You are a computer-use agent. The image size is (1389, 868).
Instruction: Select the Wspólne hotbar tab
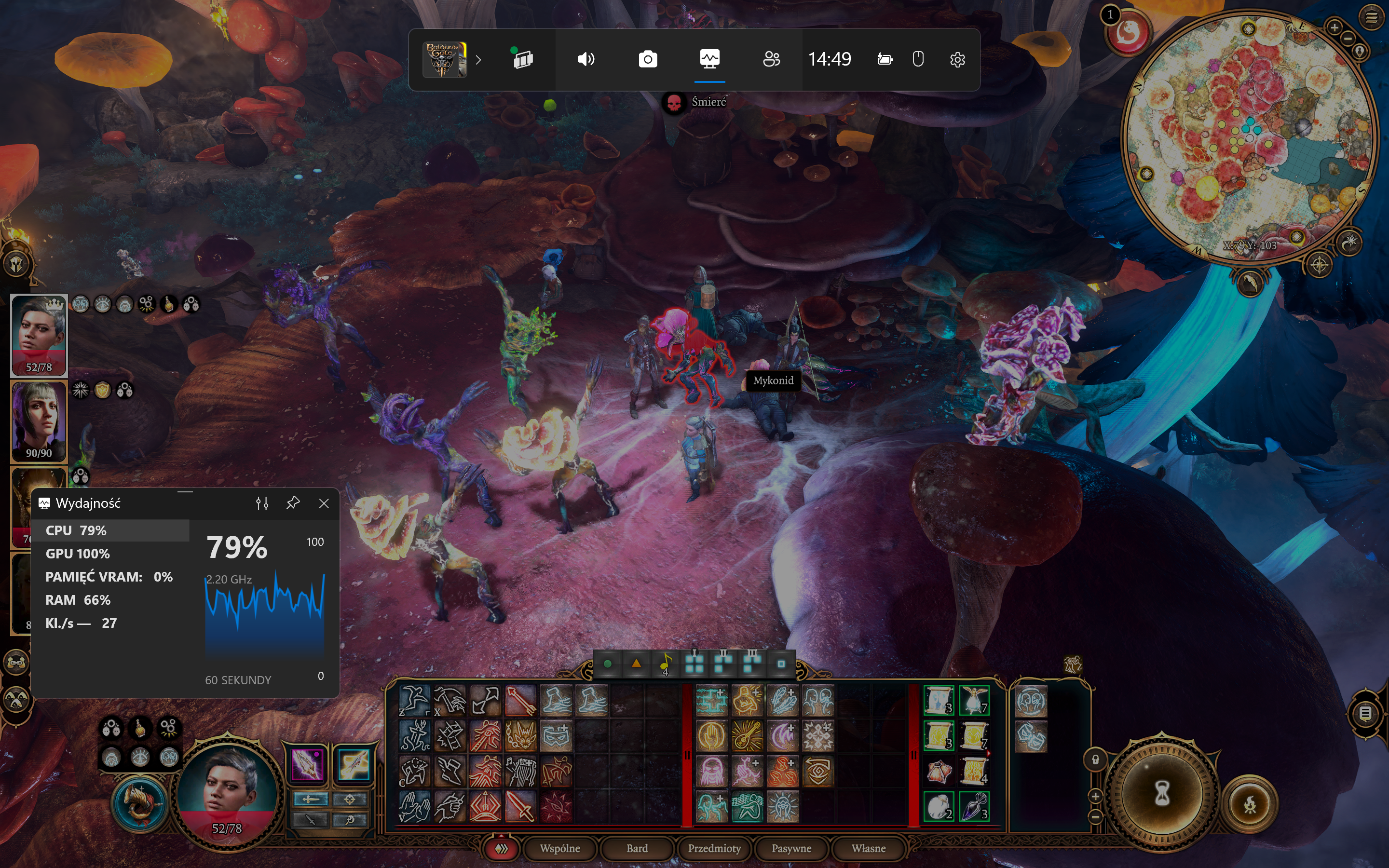click(559, 848)
